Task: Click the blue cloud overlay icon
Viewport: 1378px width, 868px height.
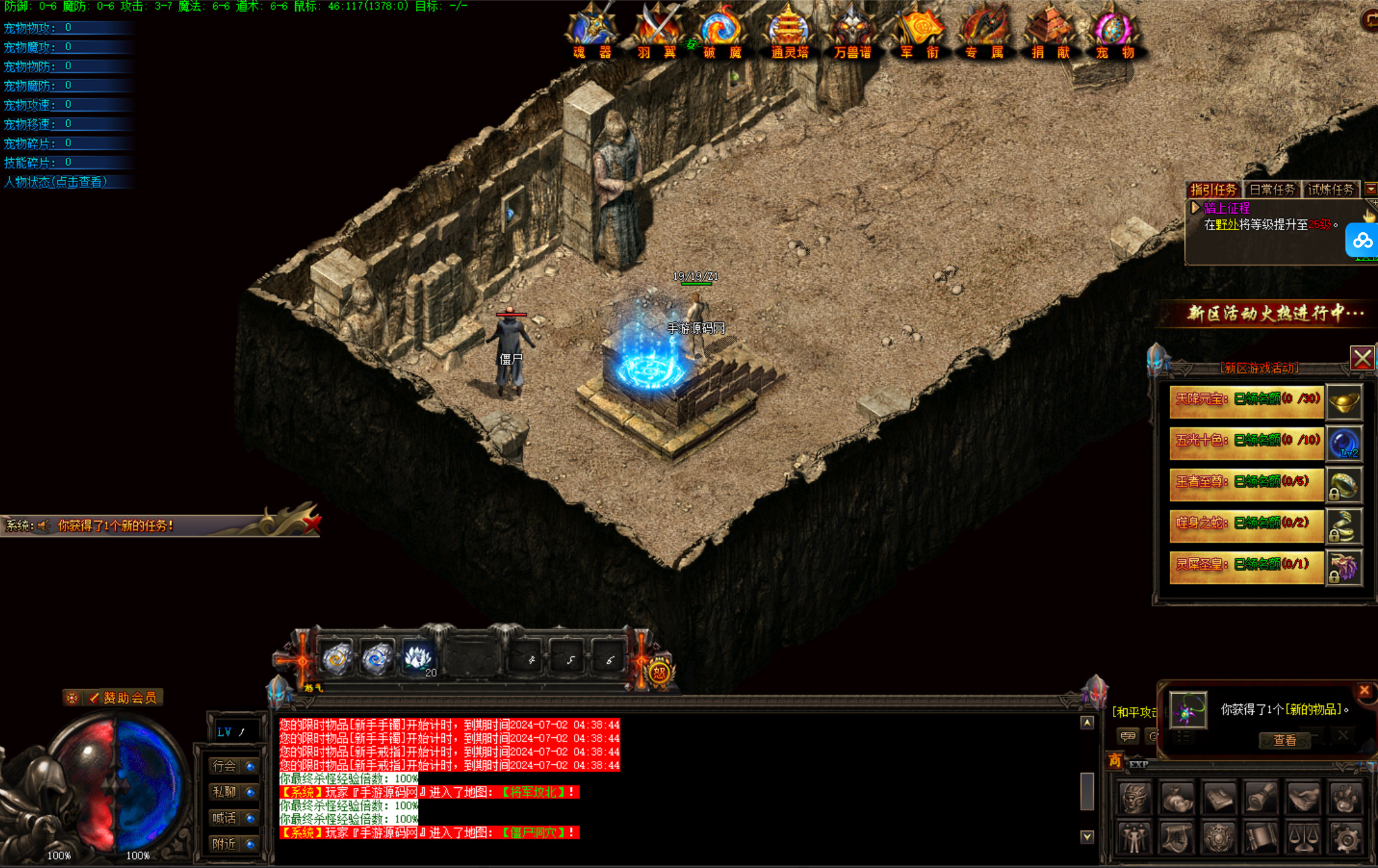Action: click(x=1362, y=241)
